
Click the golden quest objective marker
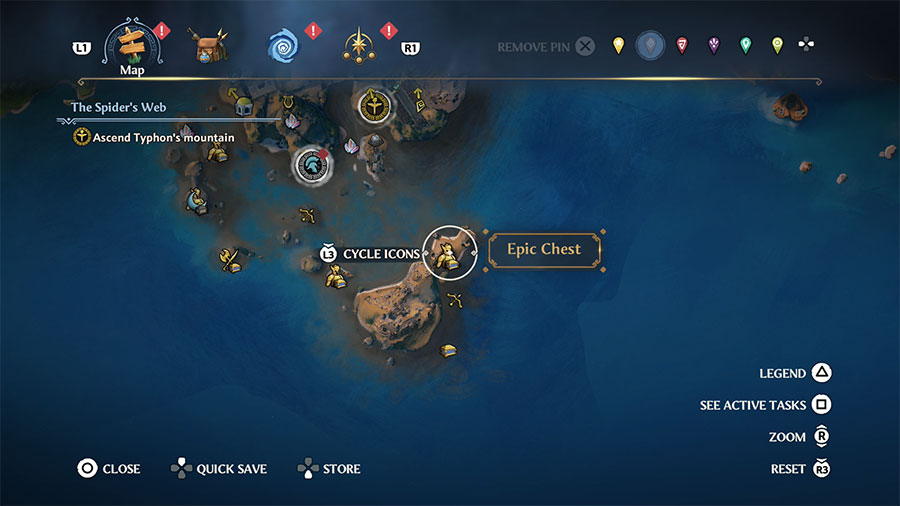click(376, 105)
